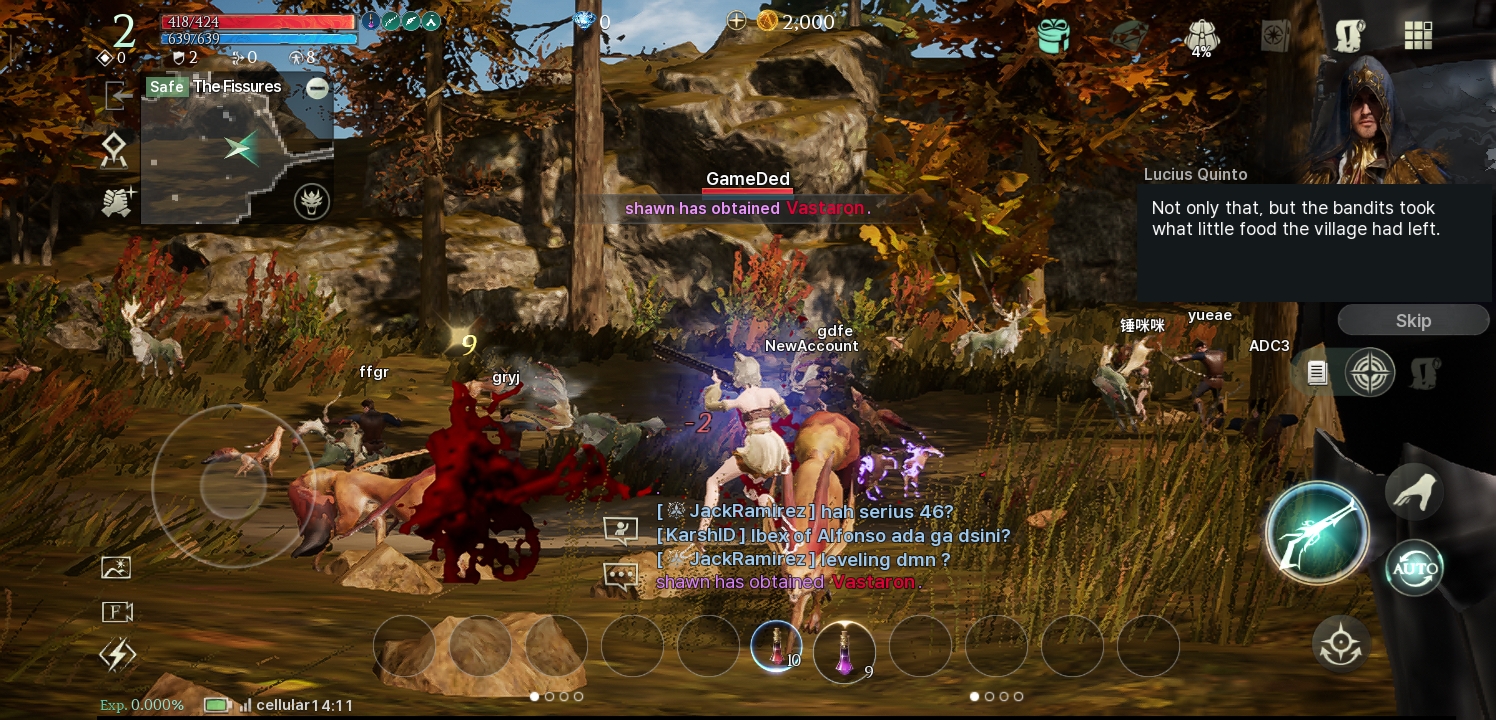Screen dimensions: 1496x720
Task: Tap the paw icon above the AUTO button
Action: [1414, 491]
